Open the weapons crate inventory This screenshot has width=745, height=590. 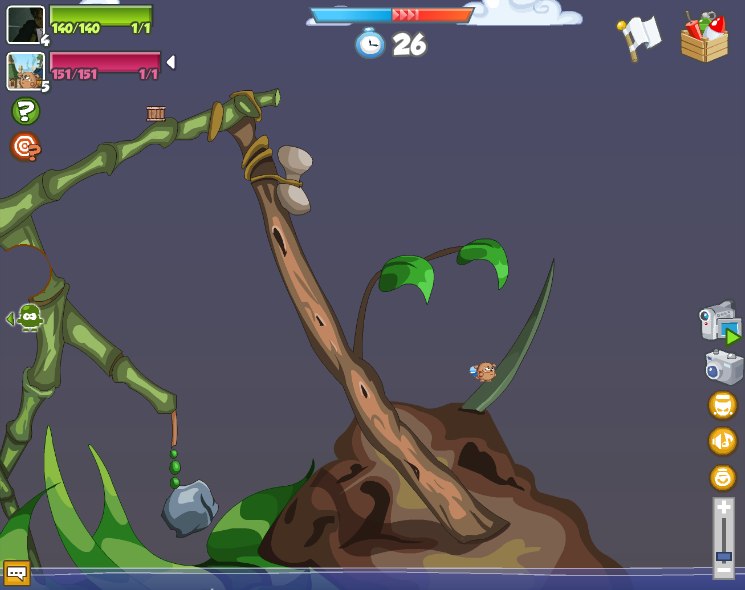pyautogui.click(x=704, y=38)
